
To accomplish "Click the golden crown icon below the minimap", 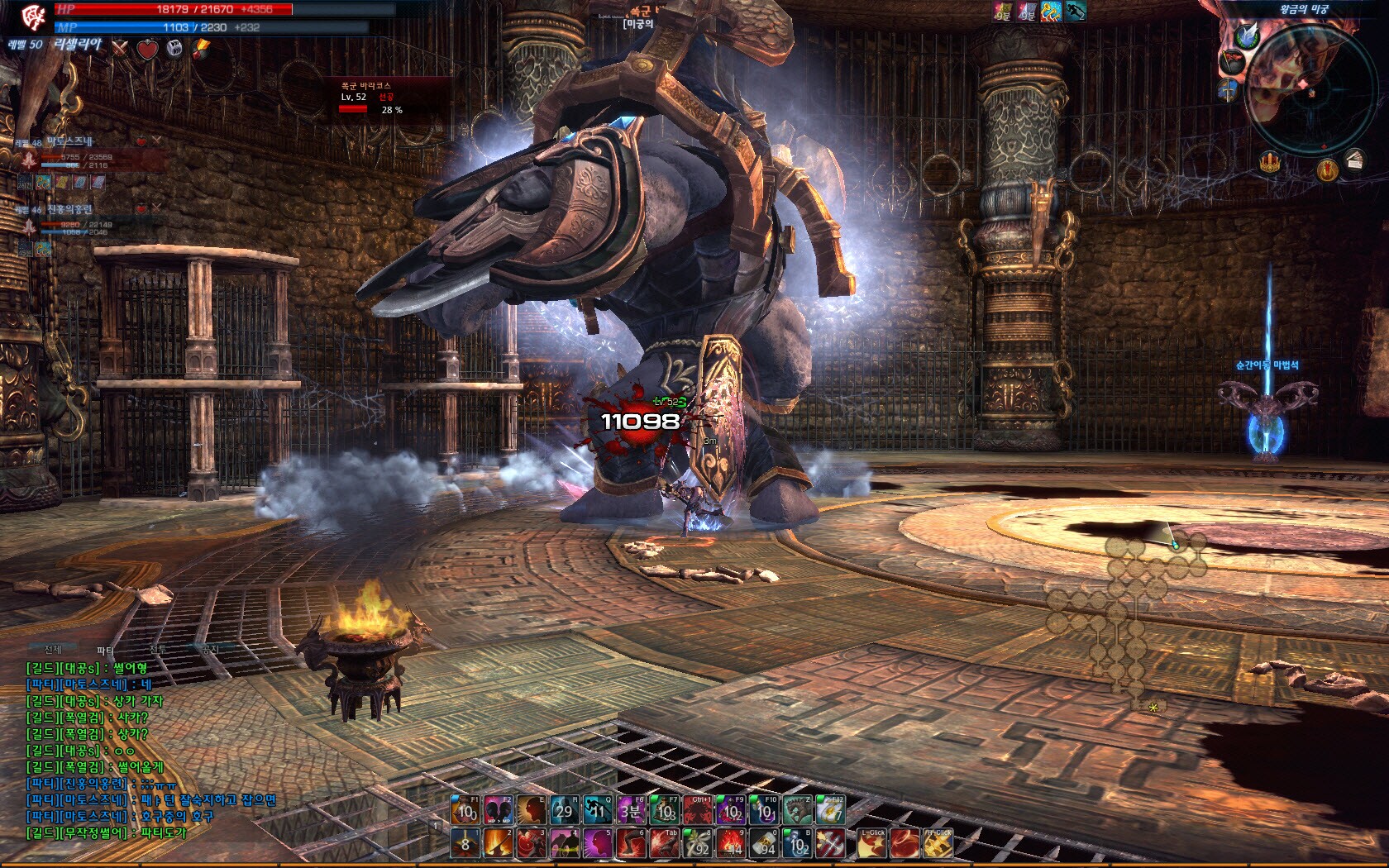I will (1271, 162).
